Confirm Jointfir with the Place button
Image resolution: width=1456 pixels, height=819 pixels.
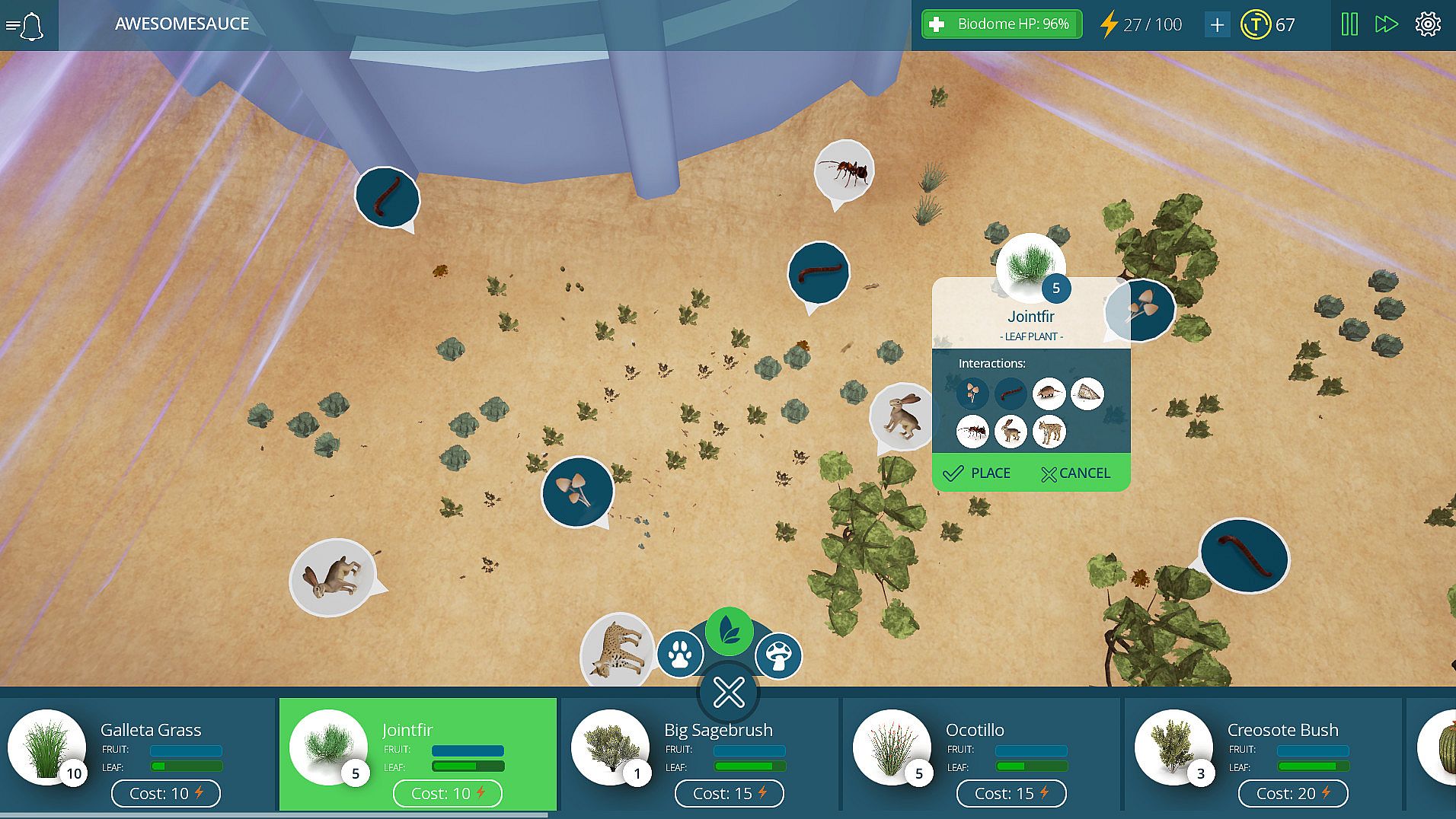click(977, 473)
